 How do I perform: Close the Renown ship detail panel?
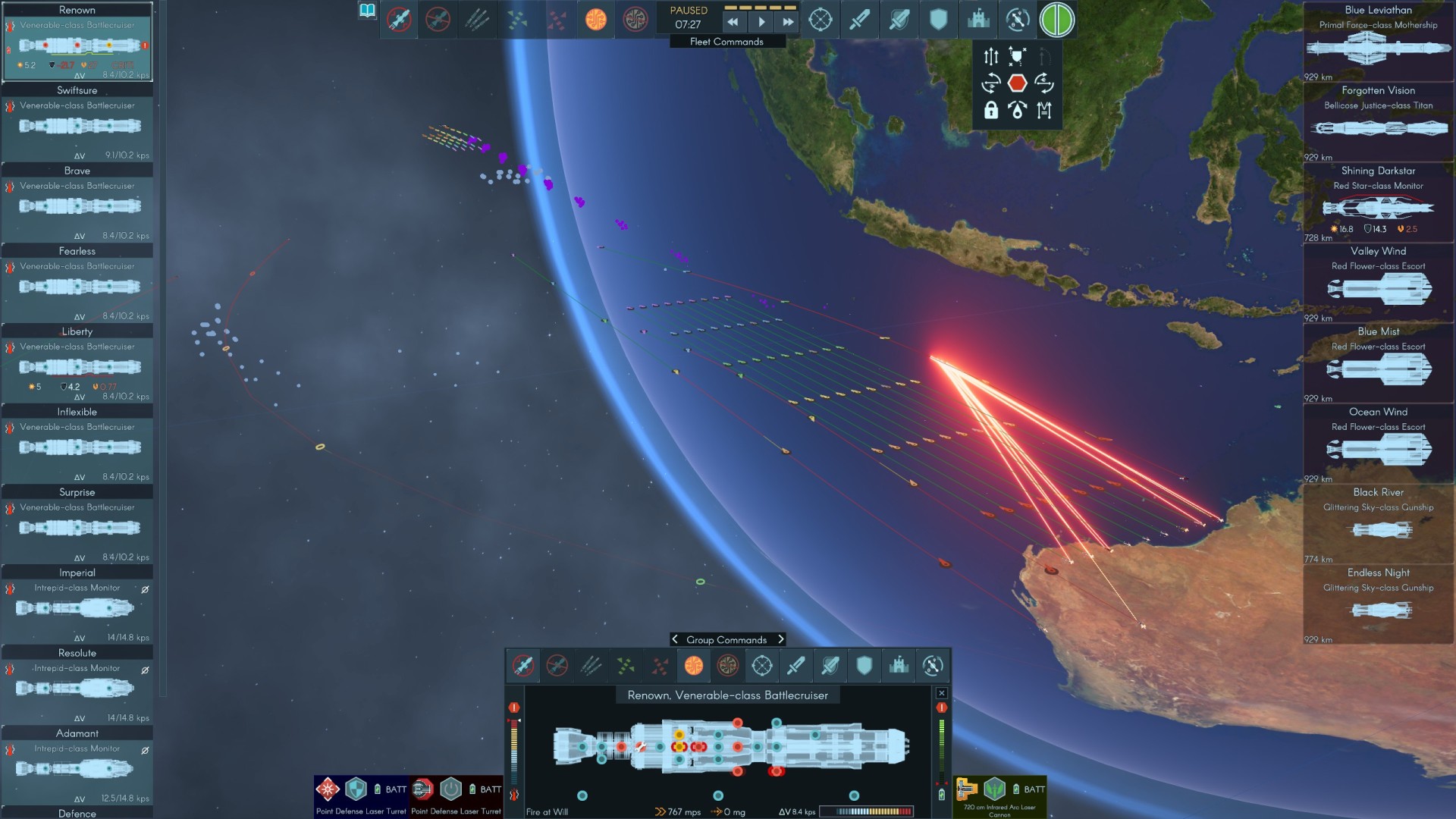pos(941,693)
